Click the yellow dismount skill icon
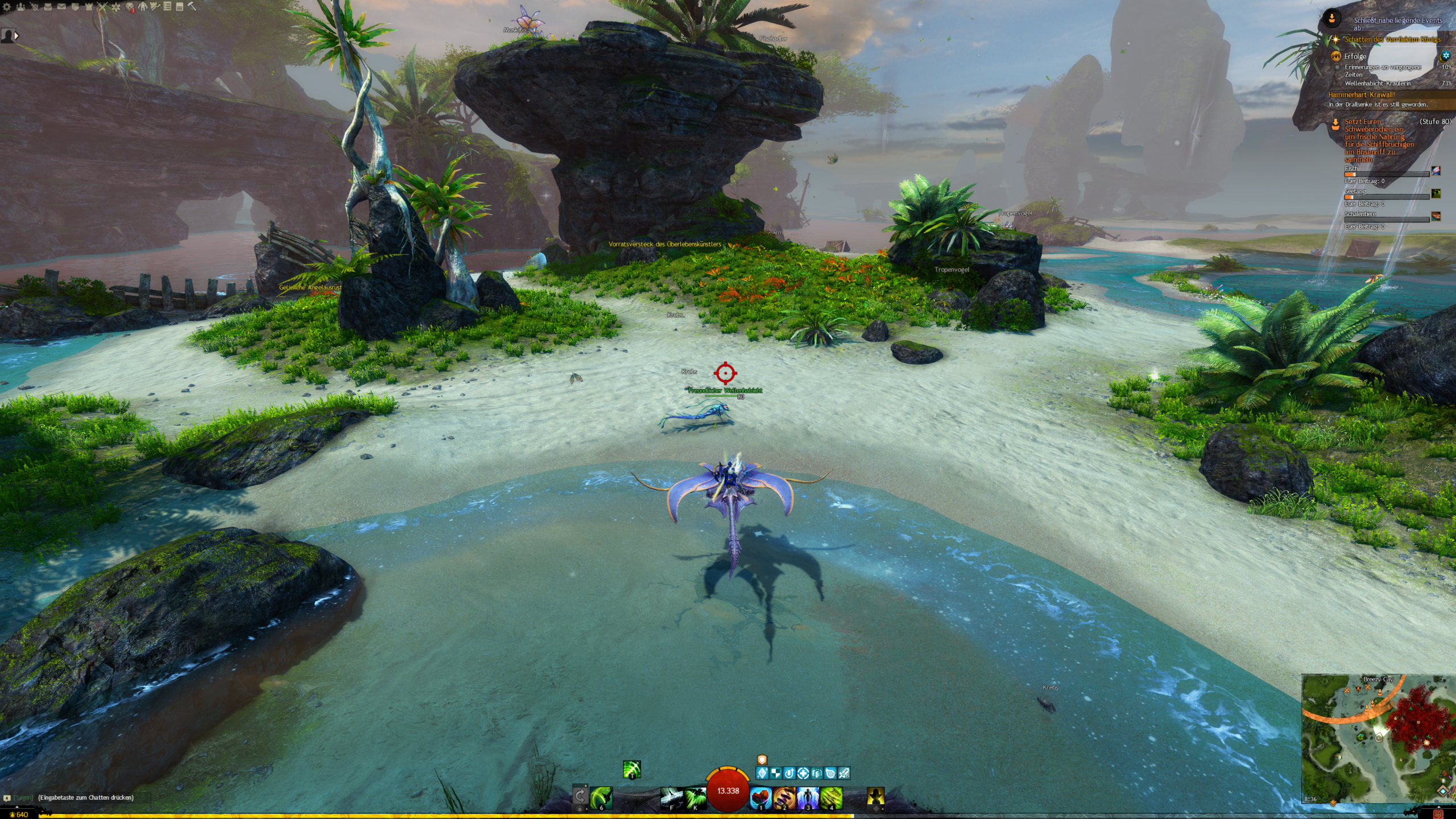 pos(875,797)
